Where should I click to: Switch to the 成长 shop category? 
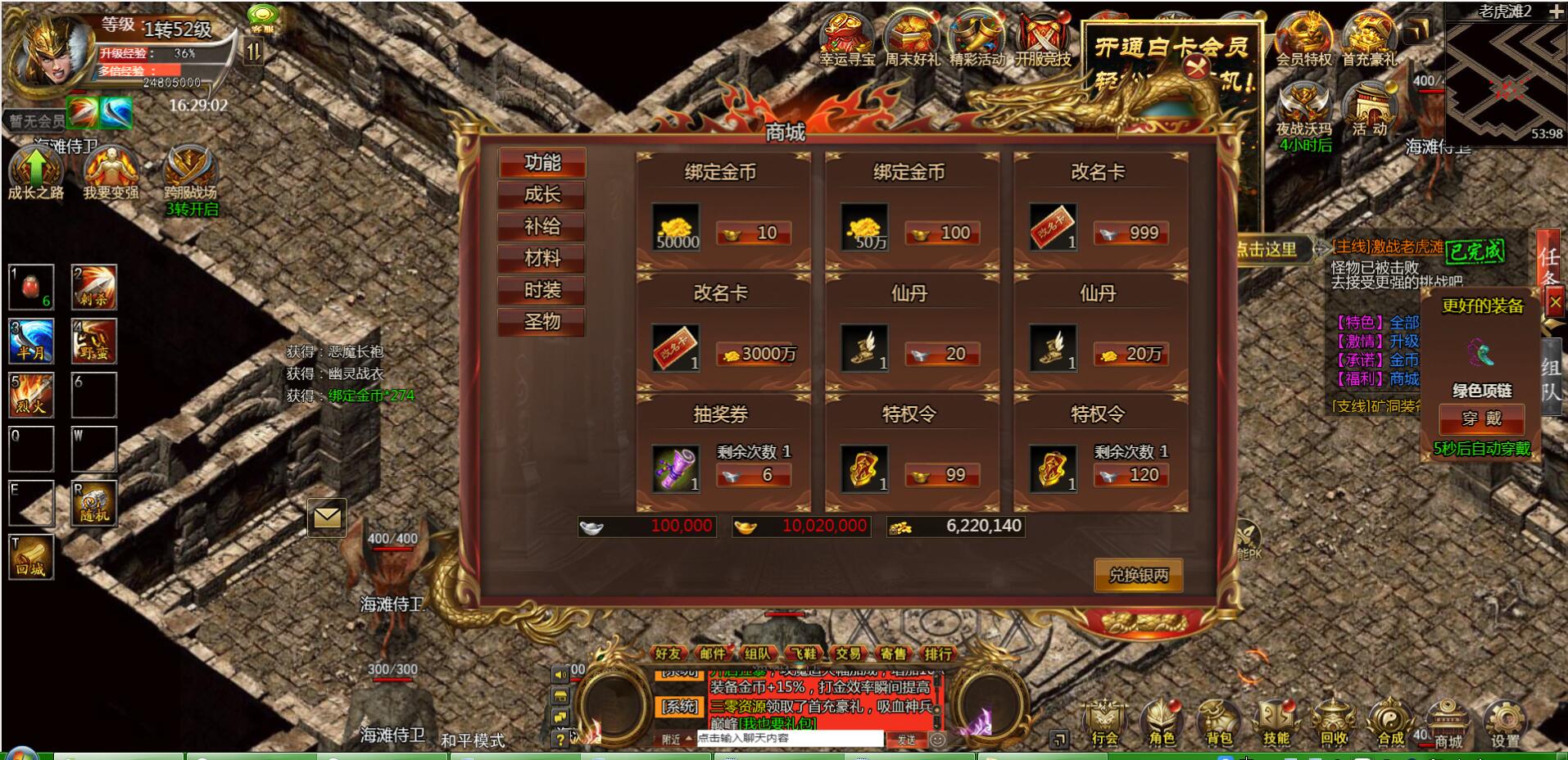pos(542,195)
